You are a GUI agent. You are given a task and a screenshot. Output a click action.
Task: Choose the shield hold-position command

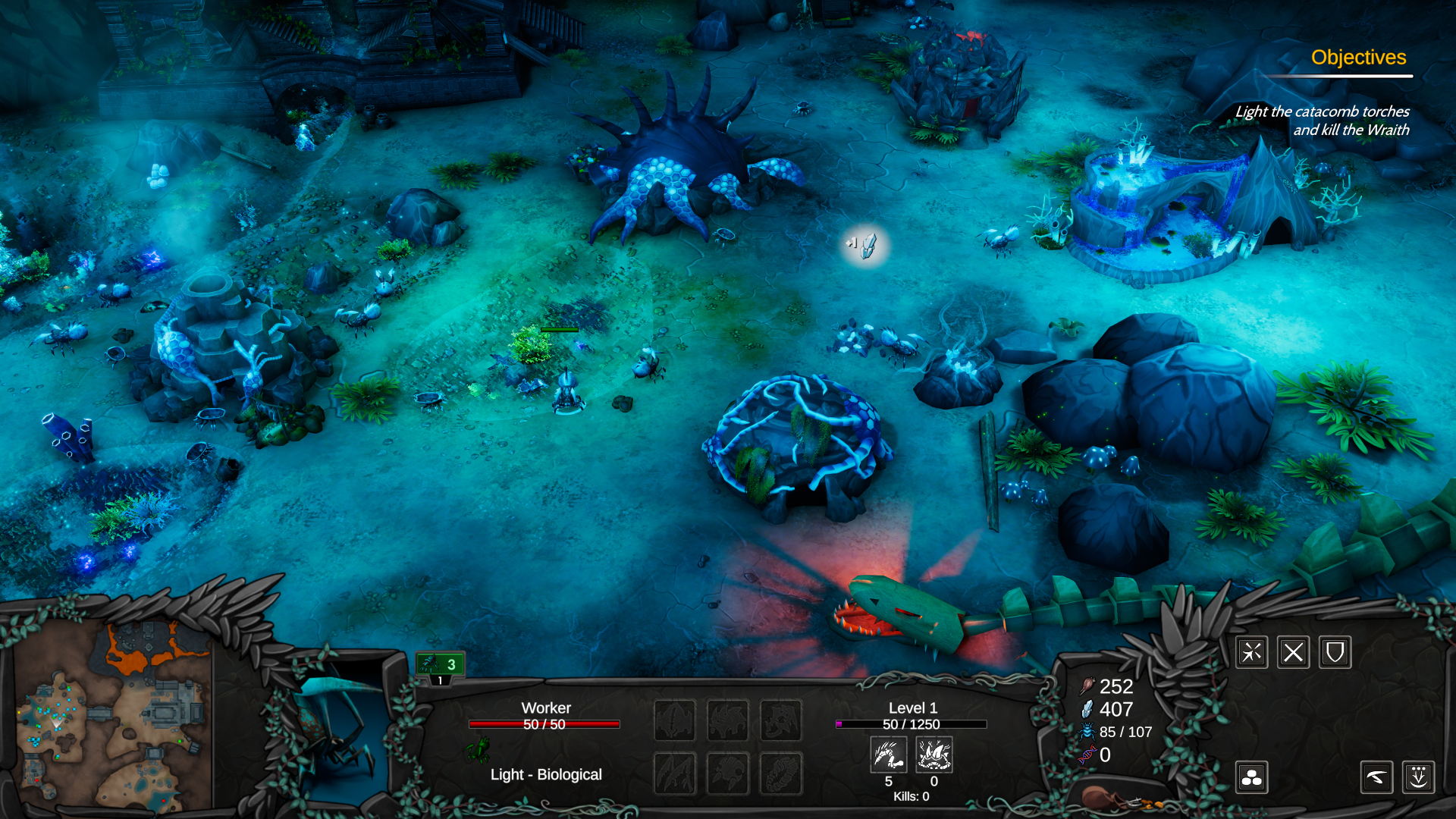(x=1335, y=652)
